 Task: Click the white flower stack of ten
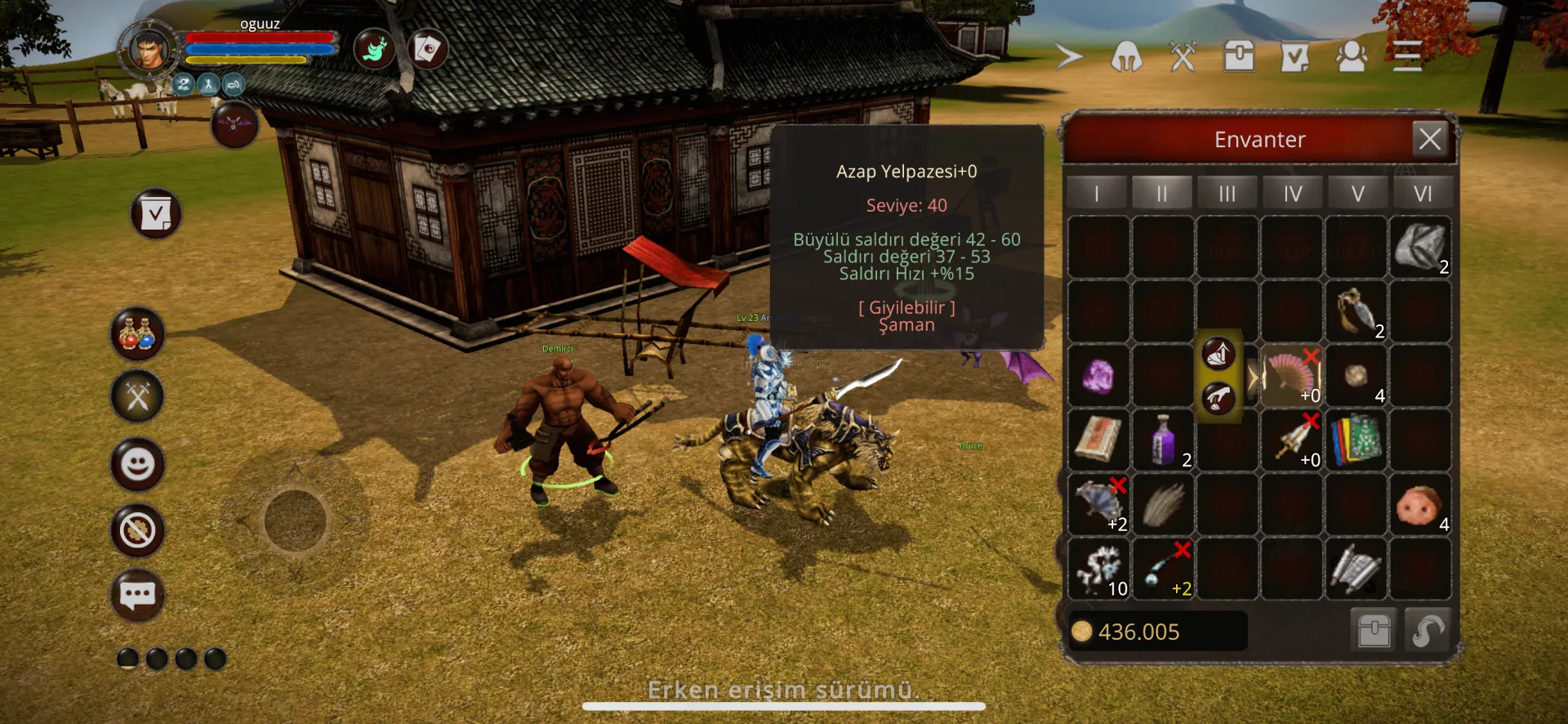(1099, 570)
